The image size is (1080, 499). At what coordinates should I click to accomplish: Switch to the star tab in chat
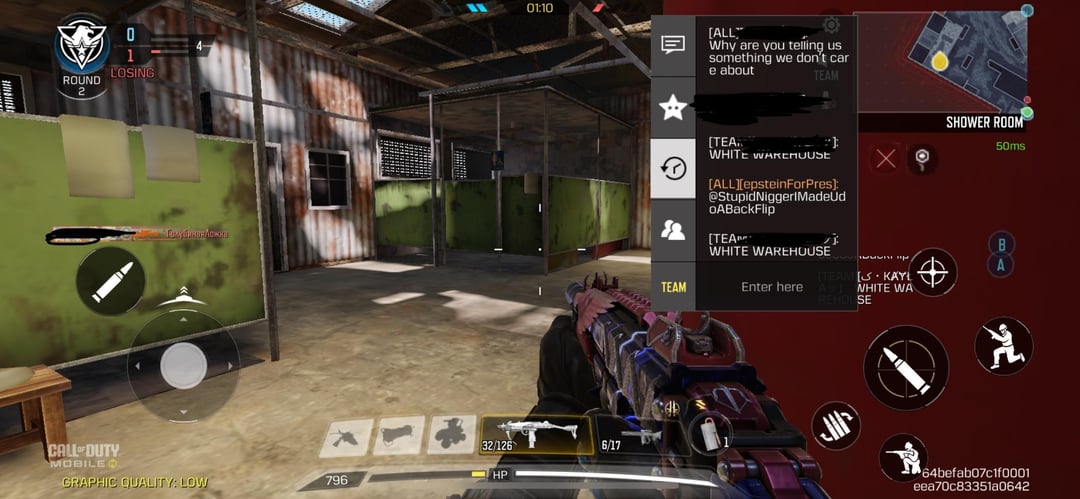(673, 107)
